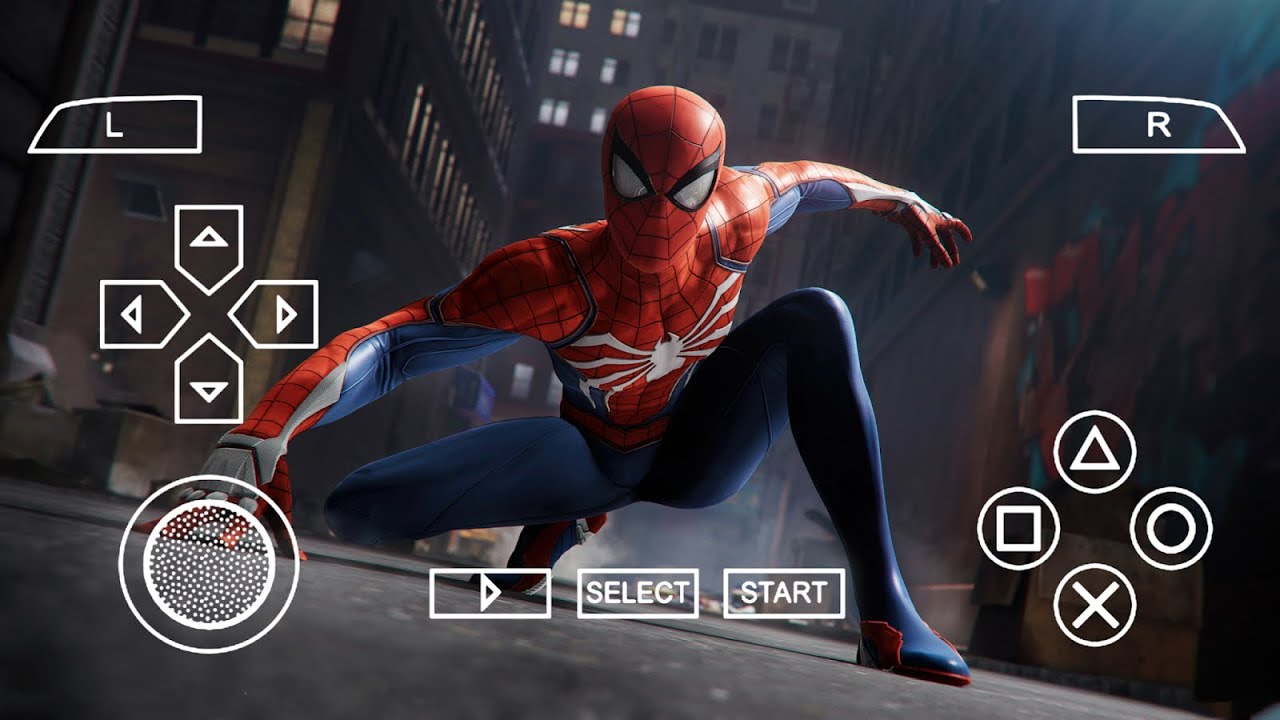Tap the D-pad left arrow
Image resolution: width=1280 pixels, height=720 pixels.
point(140,315)
